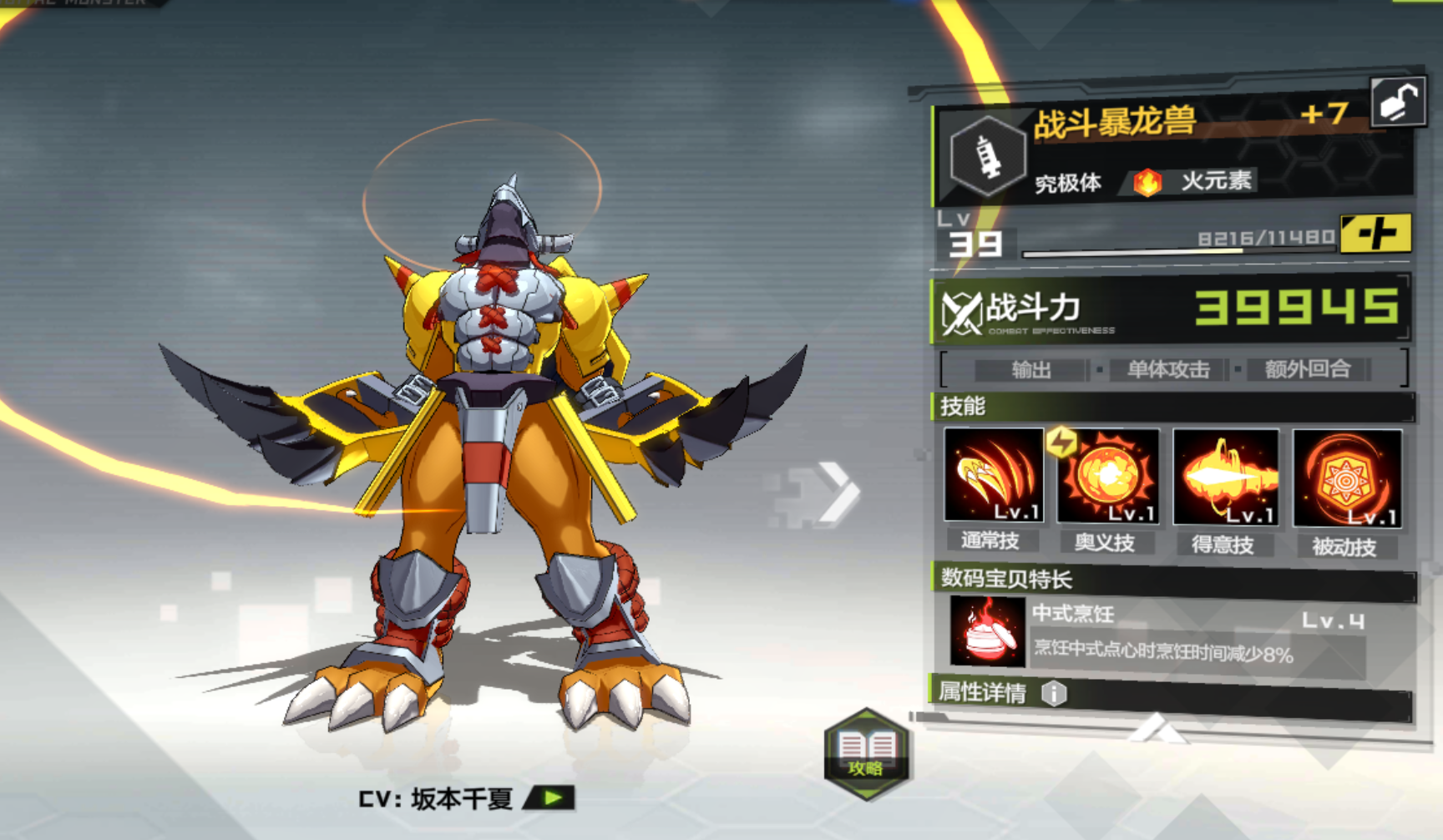Image resolution: width=1443 pixels, height=840 pixels.
Task: View the 得意技 signature skill icon
Action: coord(1227,476)
